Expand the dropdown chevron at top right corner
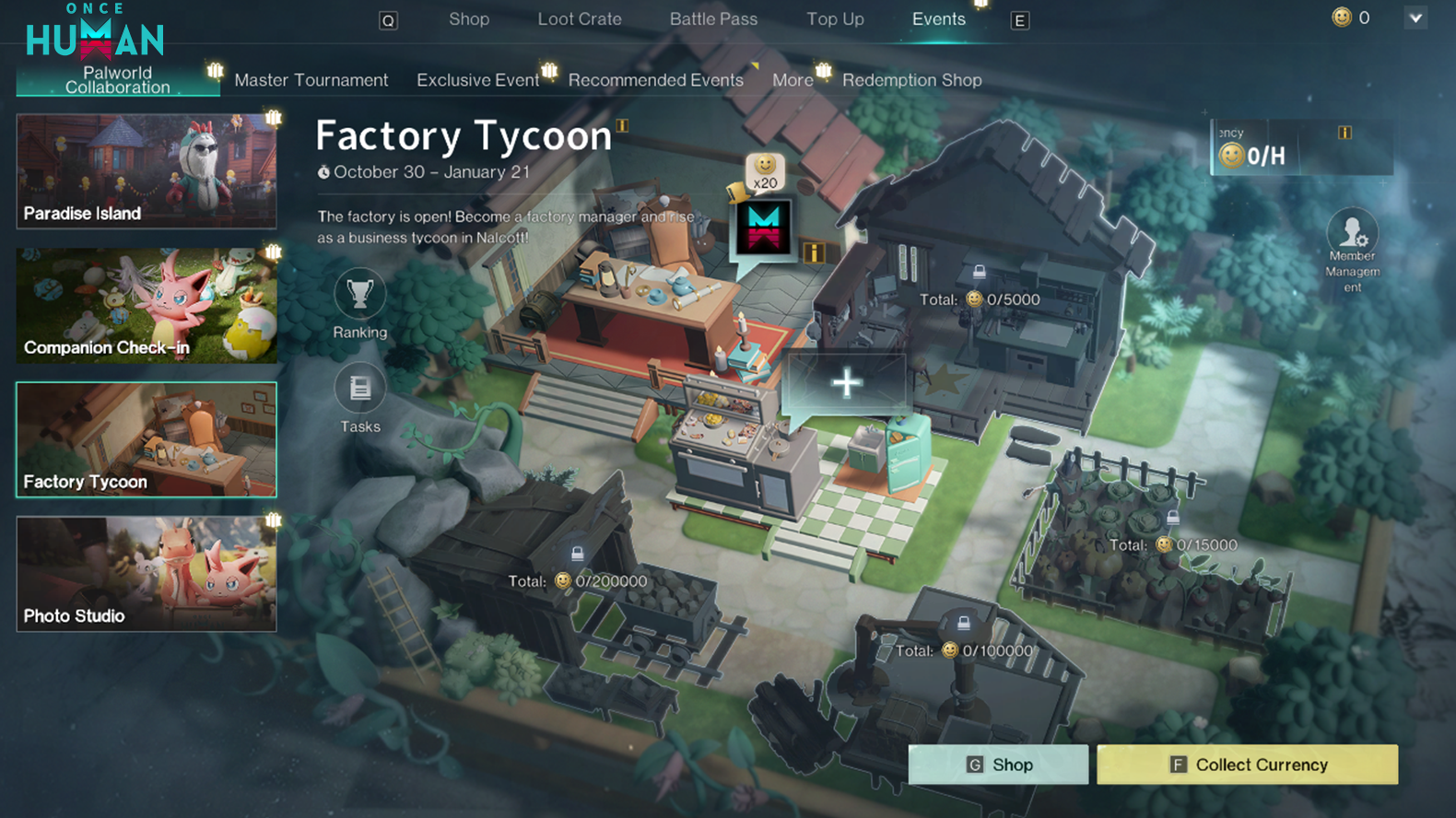The height and width of the screenshot is (818, 1456). click(x=1416, y=18)
